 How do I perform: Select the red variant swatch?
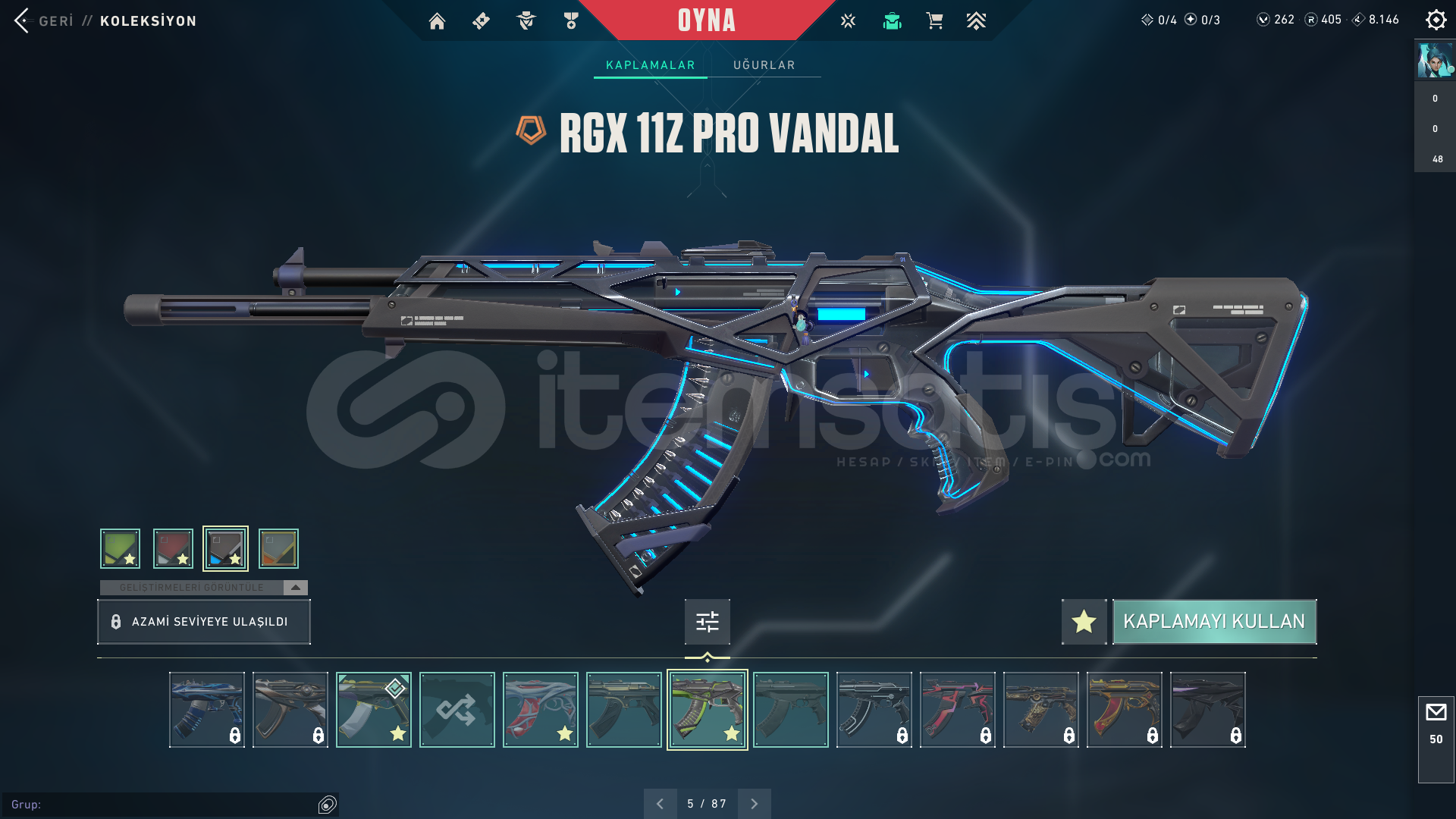click(x=173, y=548)
